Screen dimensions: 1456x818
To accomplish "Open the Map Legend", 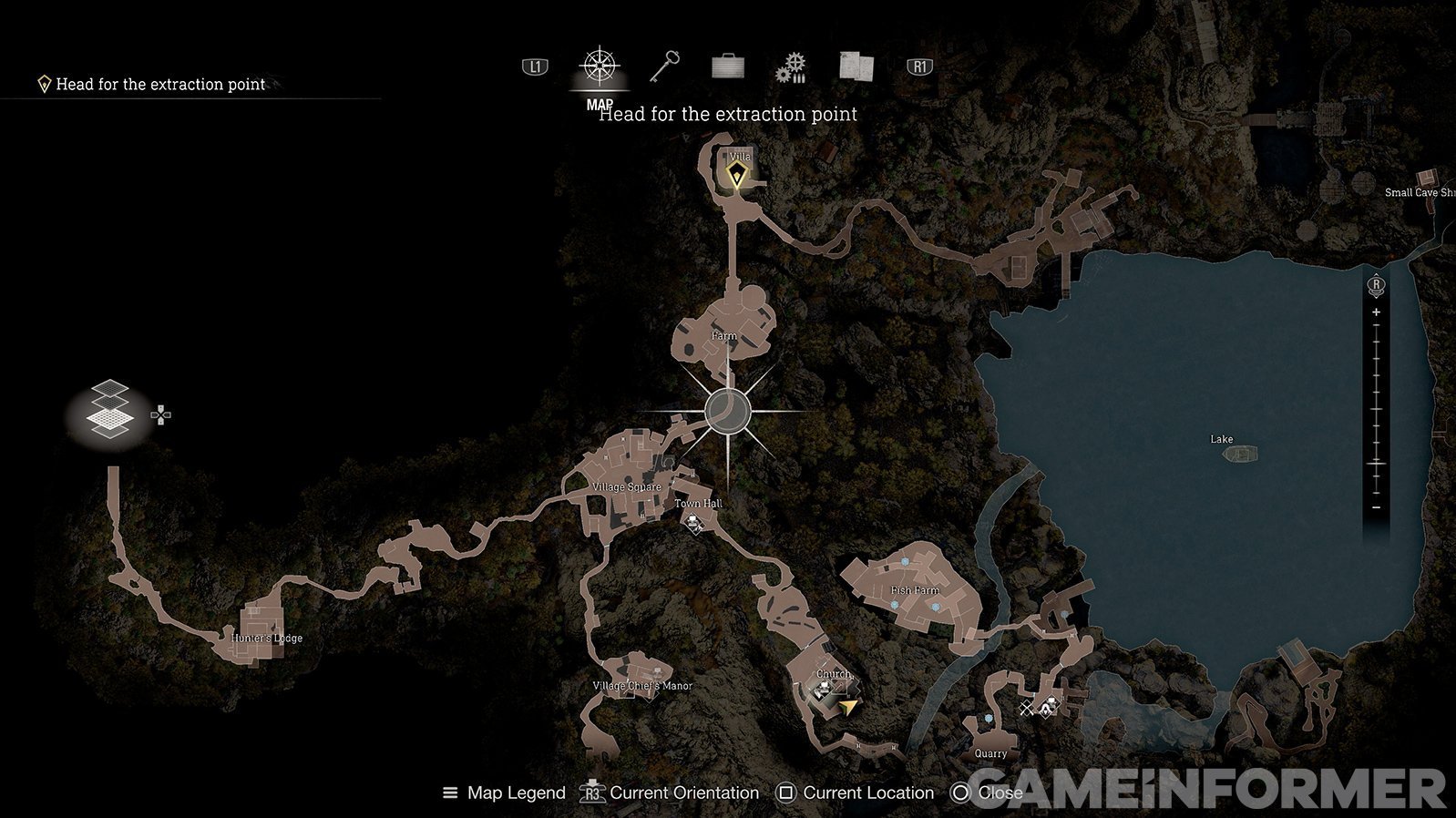I will (504, 793).
